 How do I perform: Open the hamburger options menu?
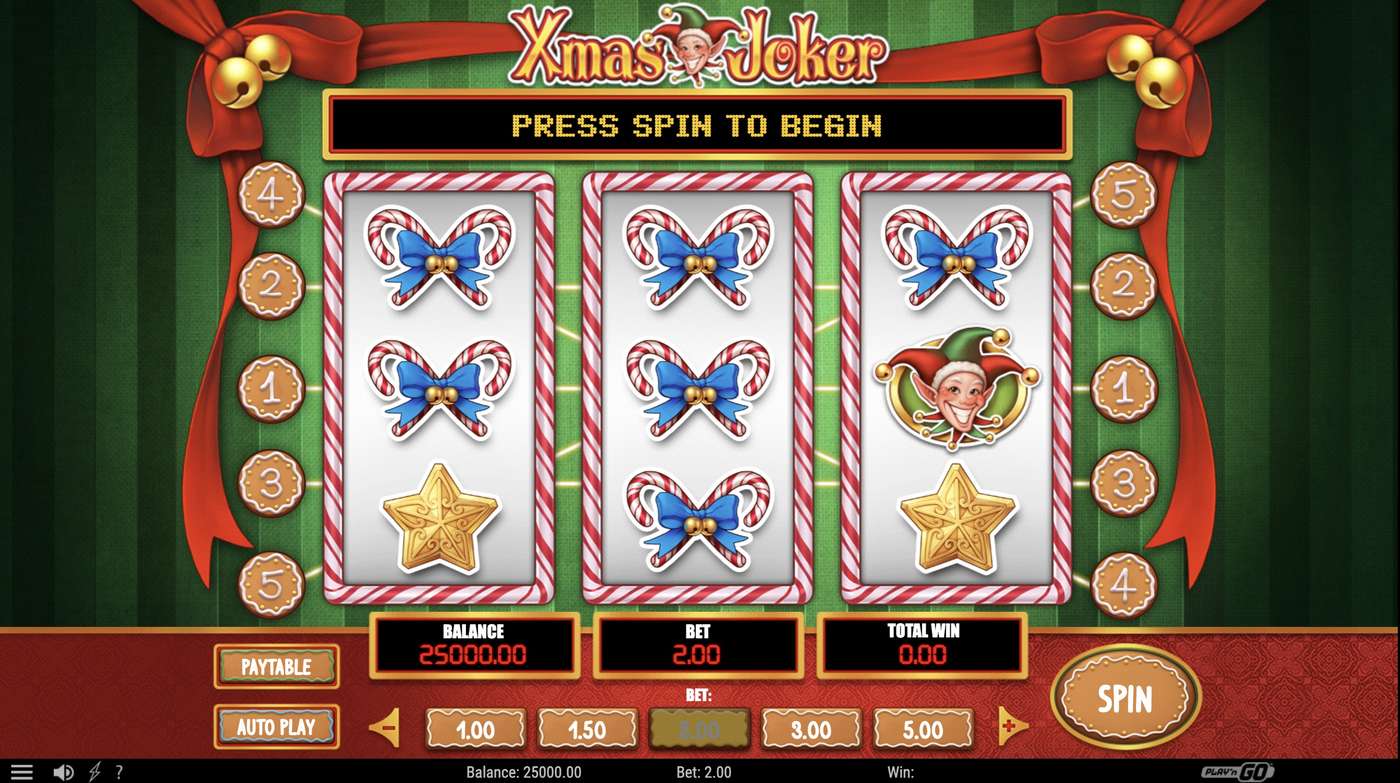(21, 770)
